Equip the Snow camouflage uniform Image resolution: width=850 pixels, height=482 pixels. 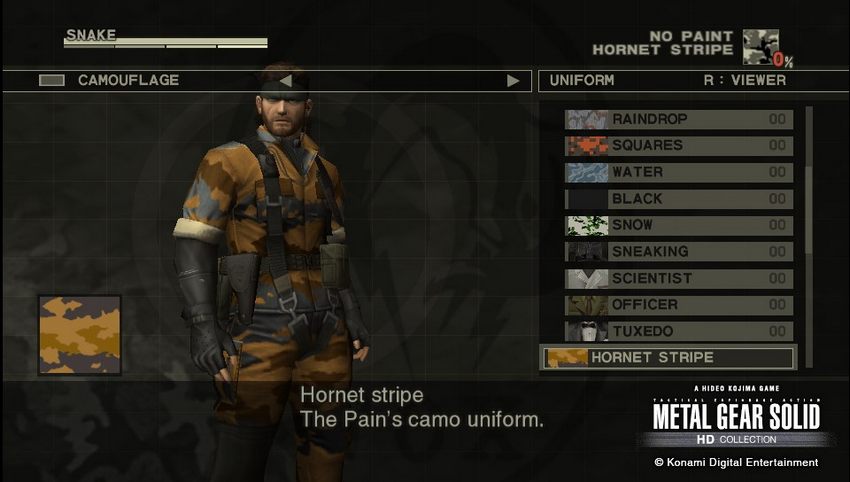[x=678, y=225]
